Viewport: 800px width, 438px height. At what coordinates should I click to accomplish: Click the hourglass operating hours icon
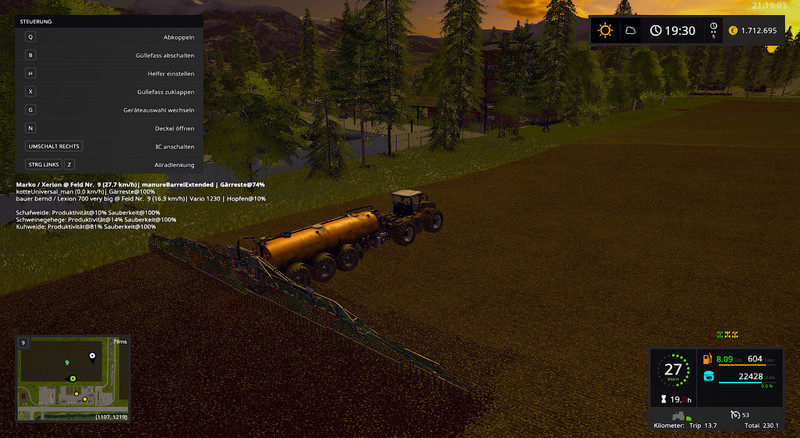(664, 397)
